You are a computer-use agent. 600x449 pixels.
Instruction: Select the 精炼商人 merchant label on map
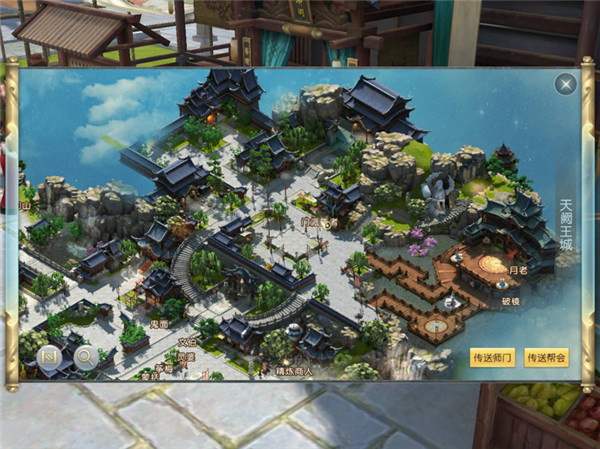295,372
